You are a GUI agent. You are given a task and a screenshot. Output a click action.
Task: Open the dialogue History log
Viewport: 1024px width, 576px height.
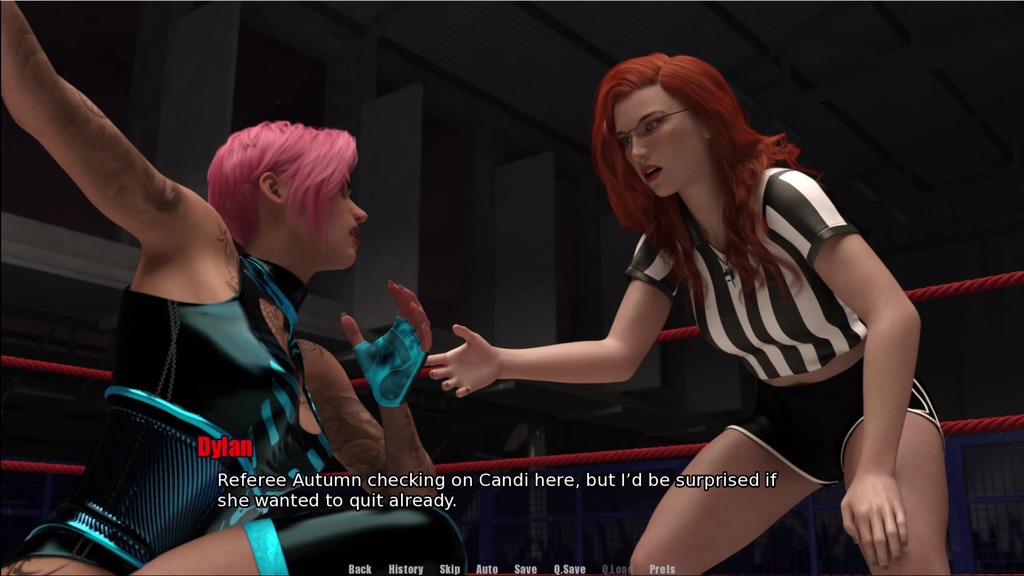point(405,569)
